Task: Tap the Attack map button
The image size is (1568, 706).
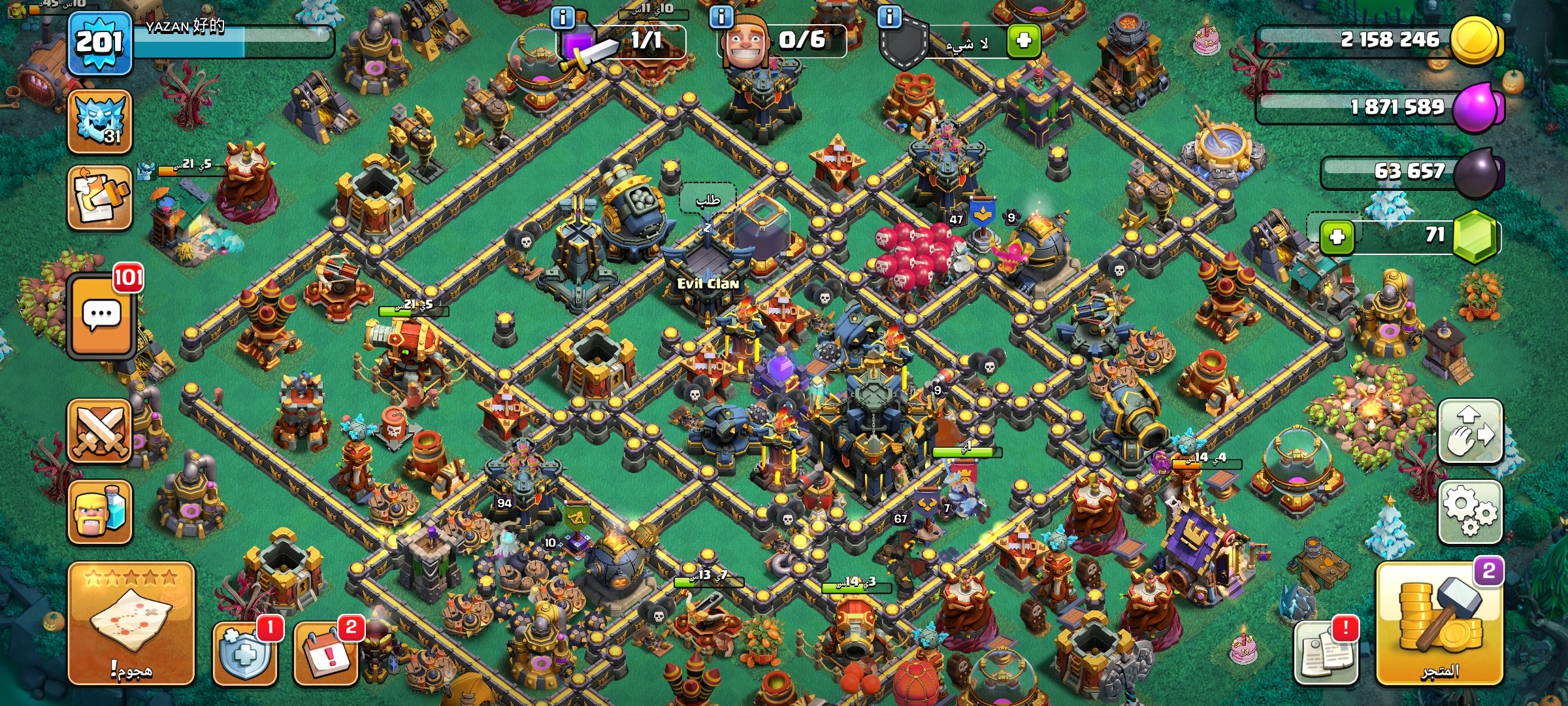Action: [131, 623]
